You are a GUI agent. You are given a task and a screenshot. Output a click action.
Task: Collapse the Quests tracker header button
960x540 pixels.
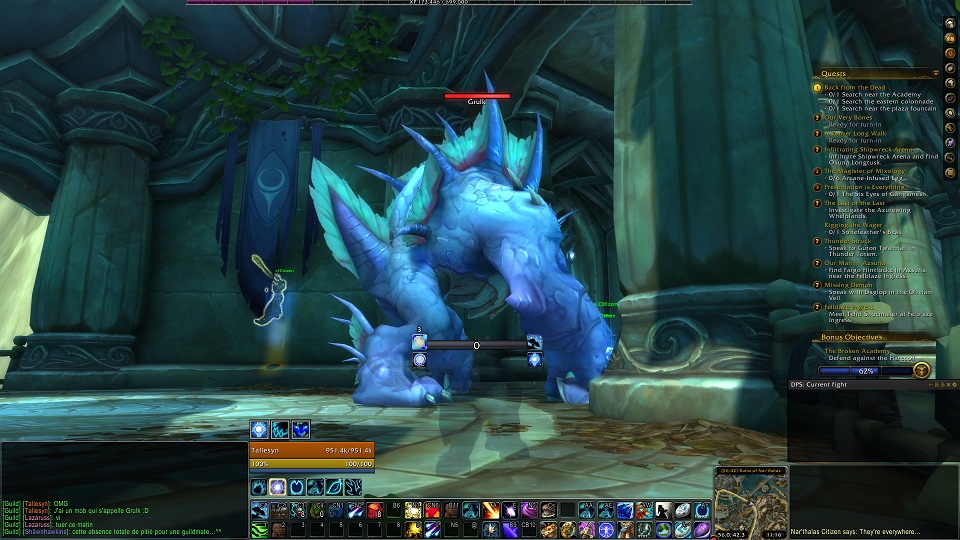click(935, 73)
